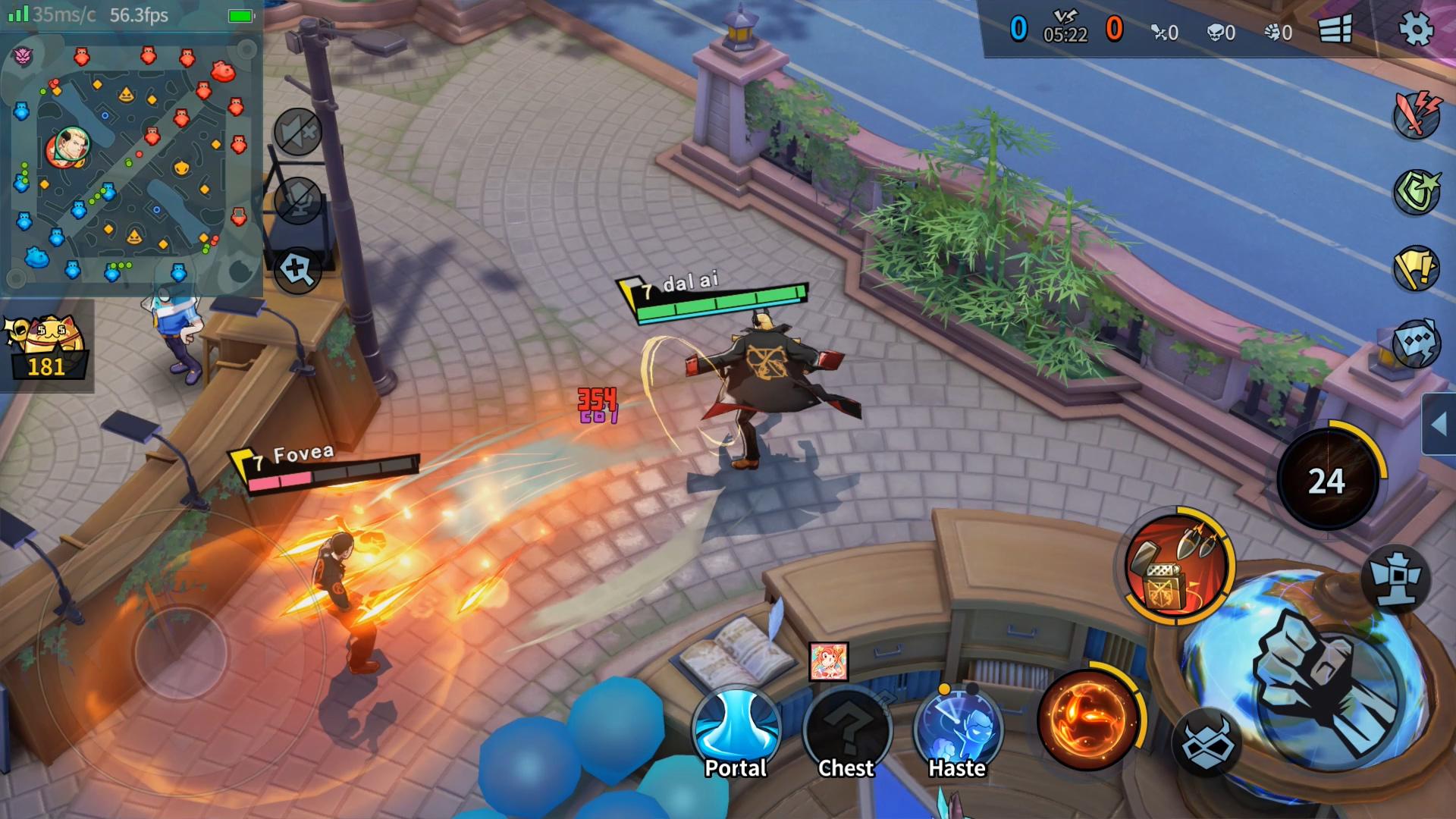Image resolution: width=1456 pixels, height=819 pixels.
Task: Open the scoreboard panel icon
Action: tap(1335, 30)
